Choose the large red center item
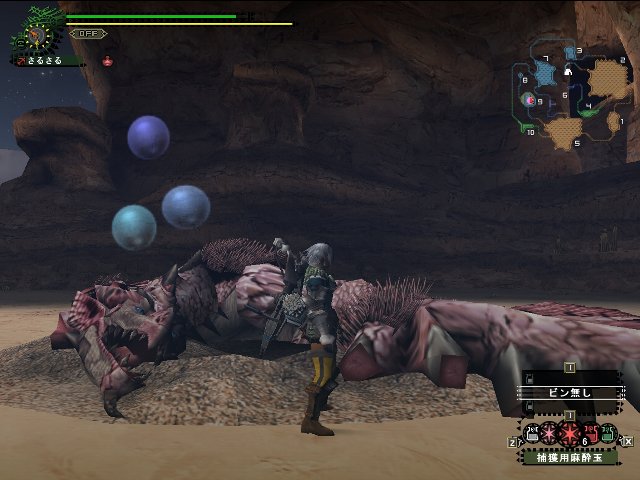Screen dimensions: 640x480 (569, 433)
